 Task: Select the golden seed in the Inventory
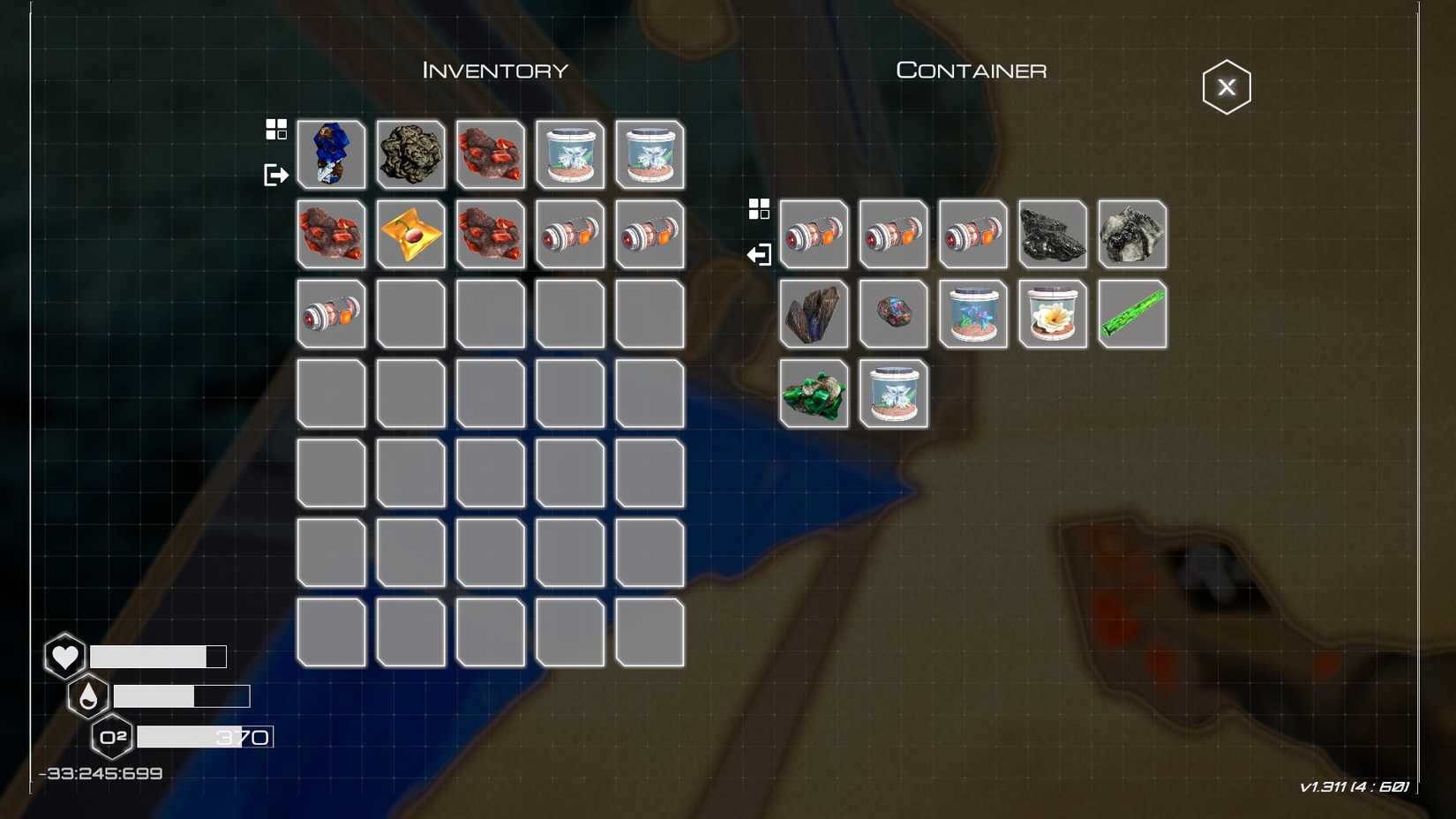[x=410, y=234]
